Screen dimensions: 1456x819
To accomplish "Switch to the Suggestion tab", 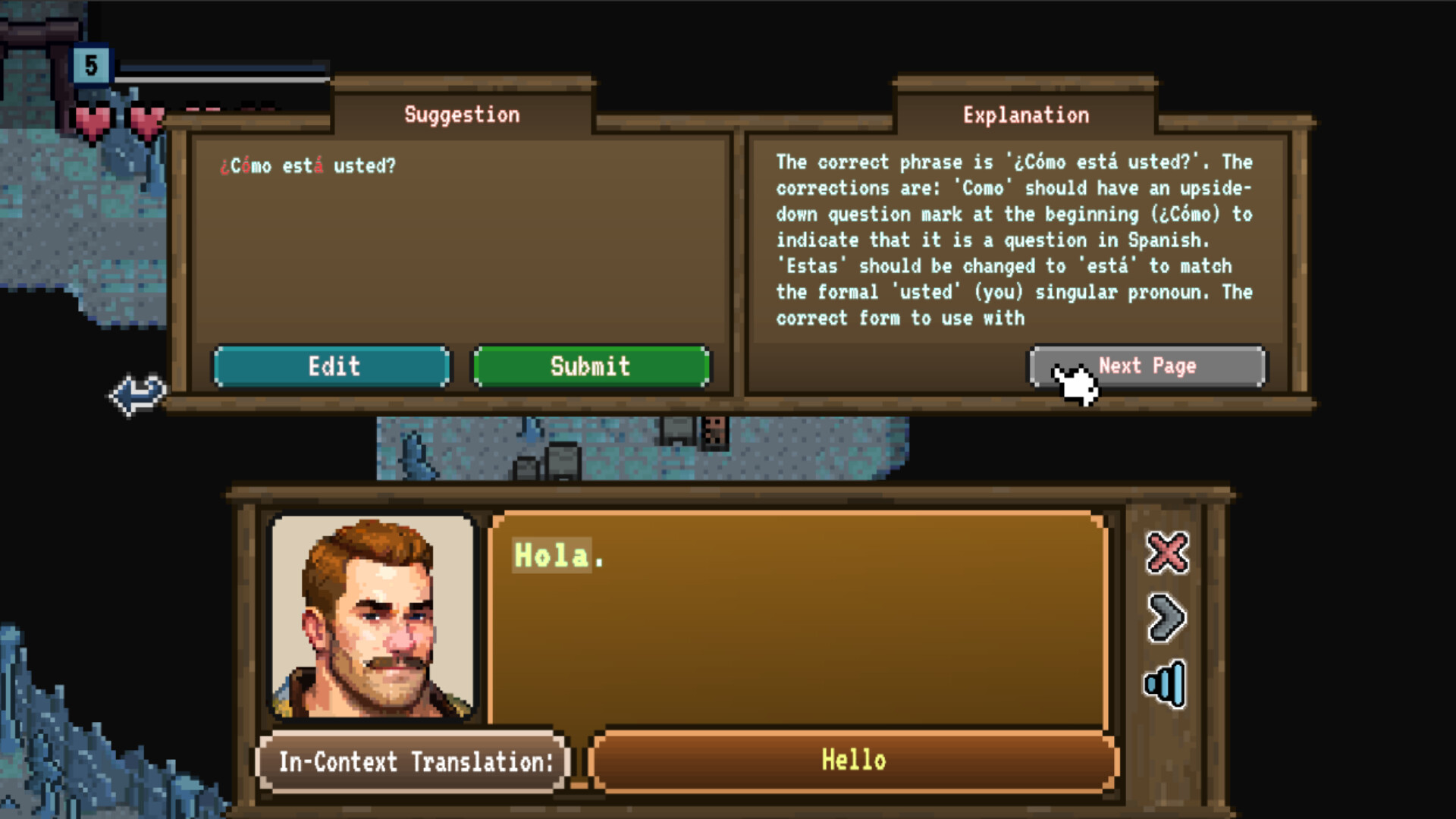I will click(x=461, y=114).
